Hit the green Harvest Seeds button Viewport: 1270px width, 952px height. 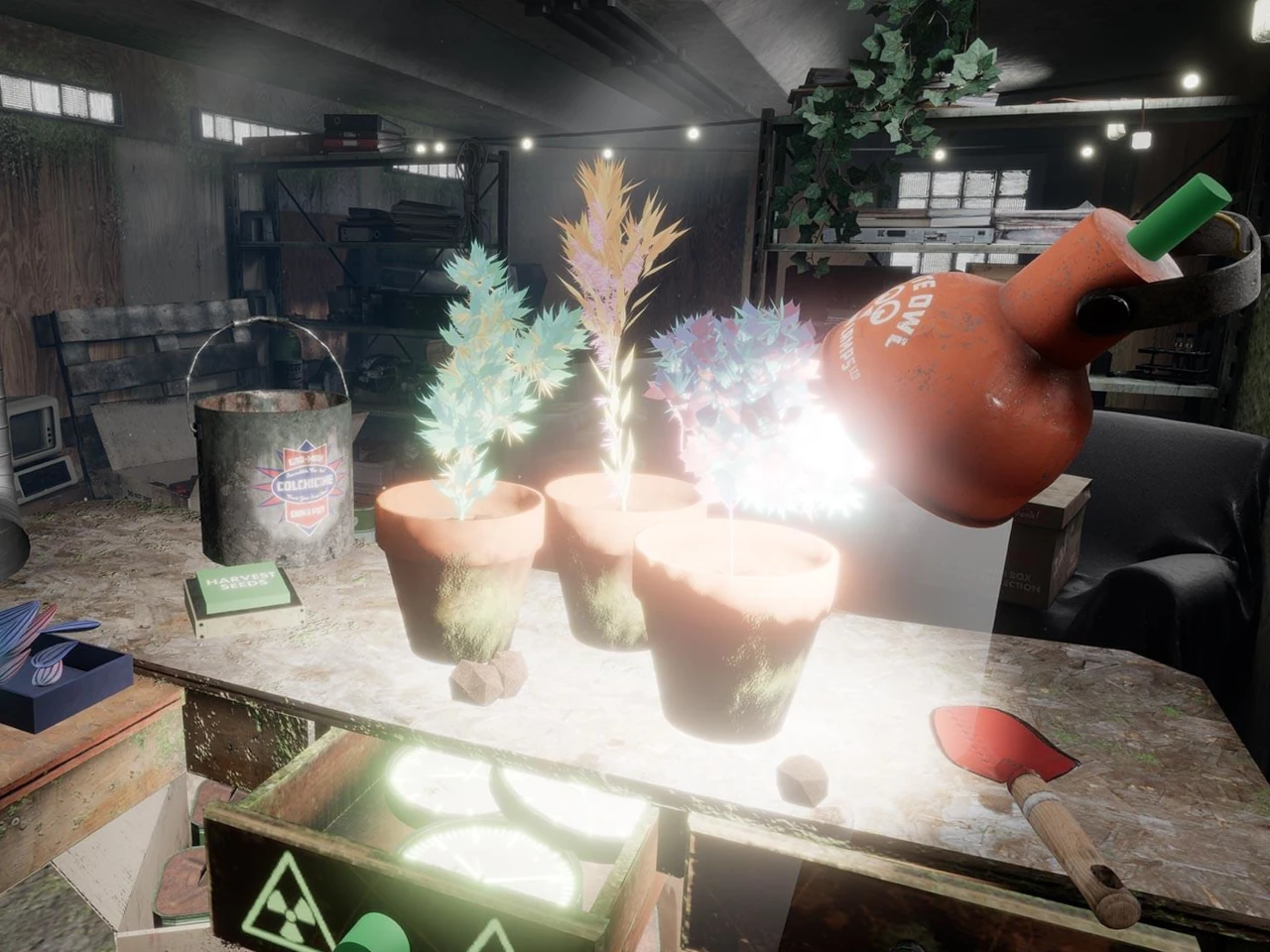pos(242,589)
